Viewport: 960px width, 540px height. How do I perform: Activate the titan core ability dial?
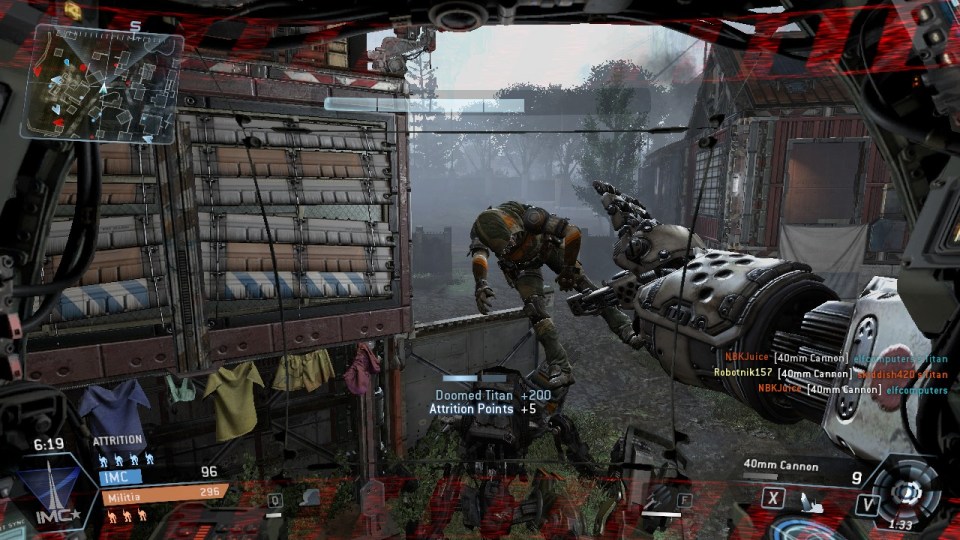pyautogui.click(x=907, y=490)
